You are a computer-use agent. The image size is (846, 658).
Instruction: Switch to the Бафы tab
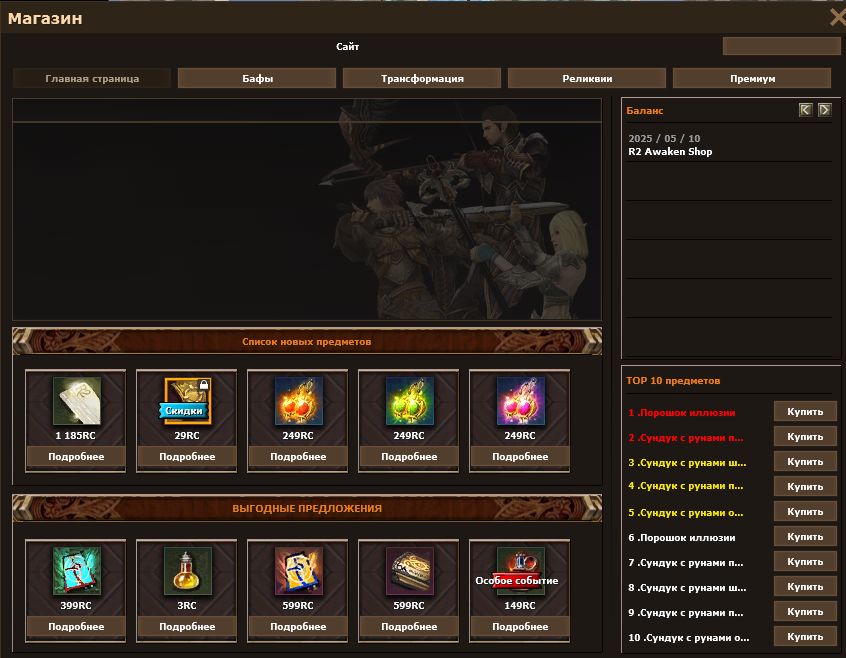[x=257, y=78]
